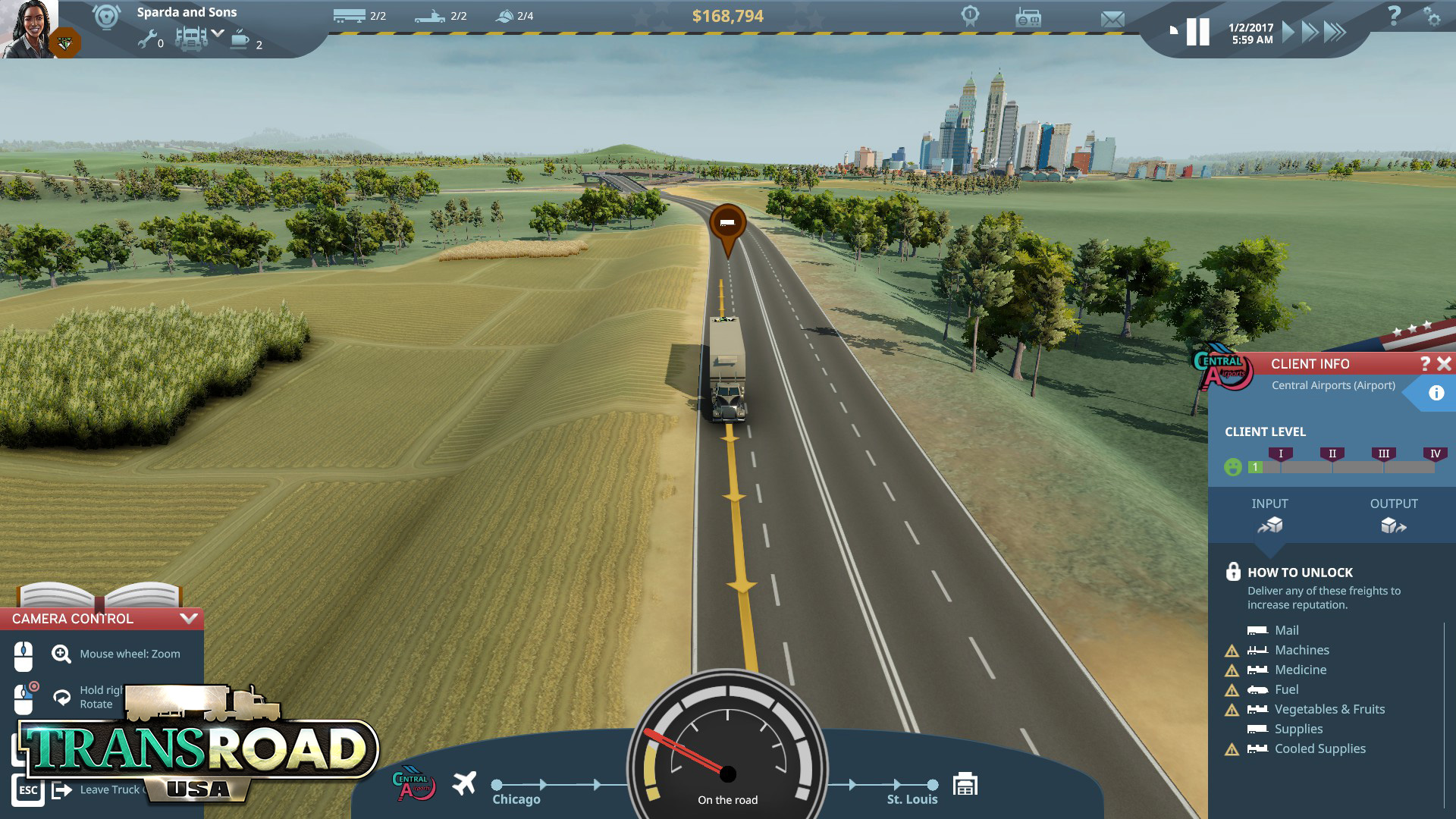
Task: Show Central Airports info details
Action: point(1436,393)
